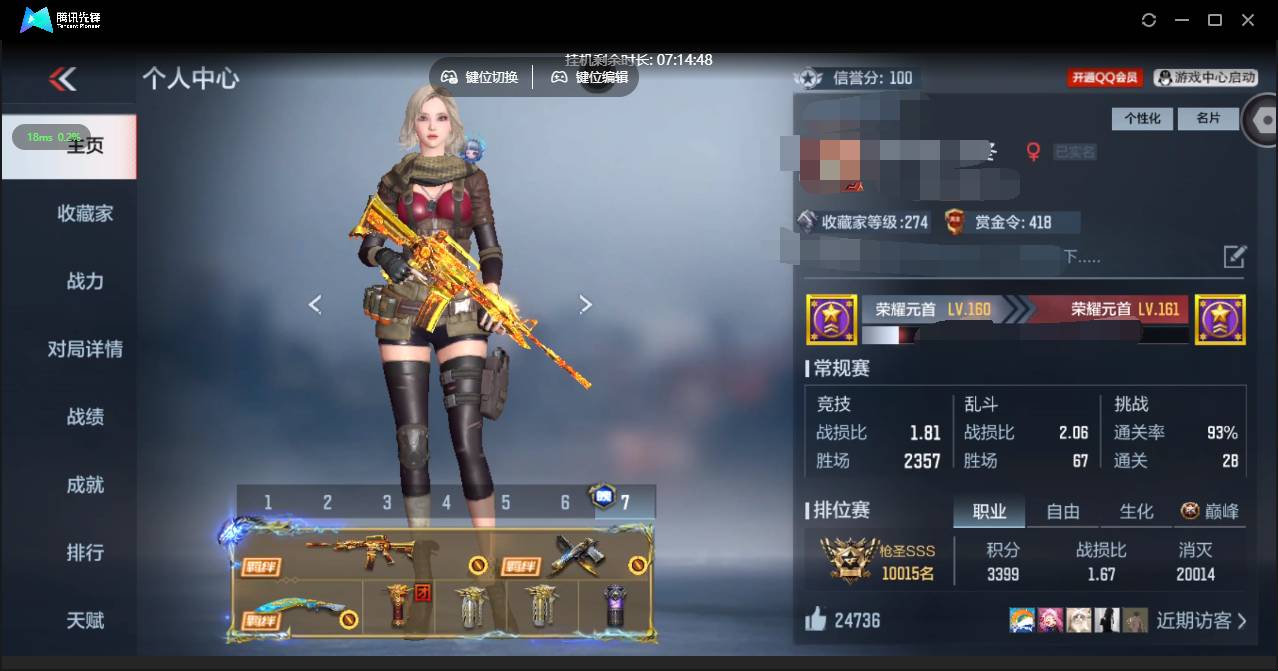Open 近期访客 recent visitors list
The width and height of the screenshot is (1278, 671).
[1201, 621]
